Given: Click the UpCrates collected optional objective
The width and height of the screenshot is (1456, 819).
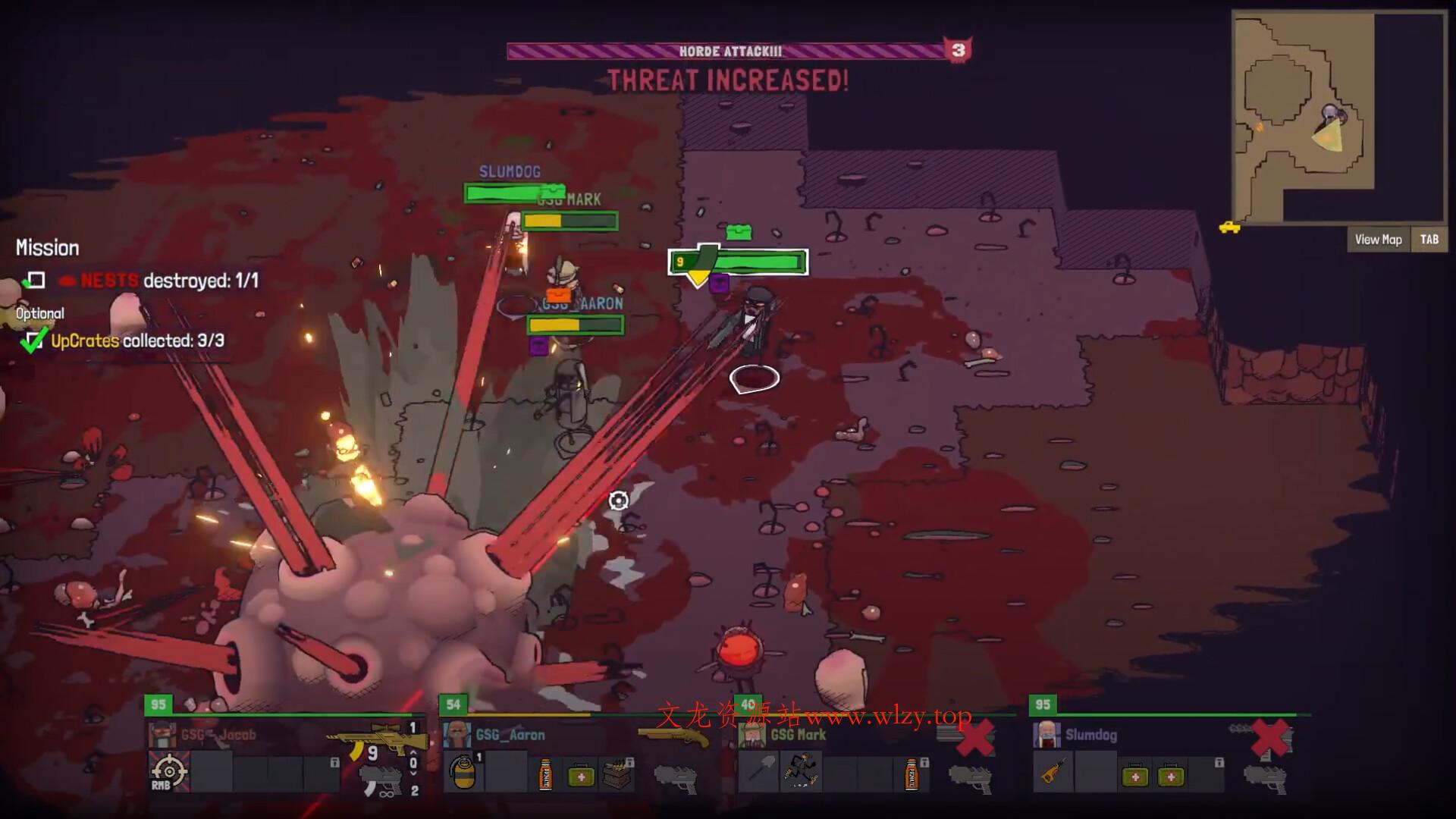Looking at the screenshot, I should click(x=136, y=340).
